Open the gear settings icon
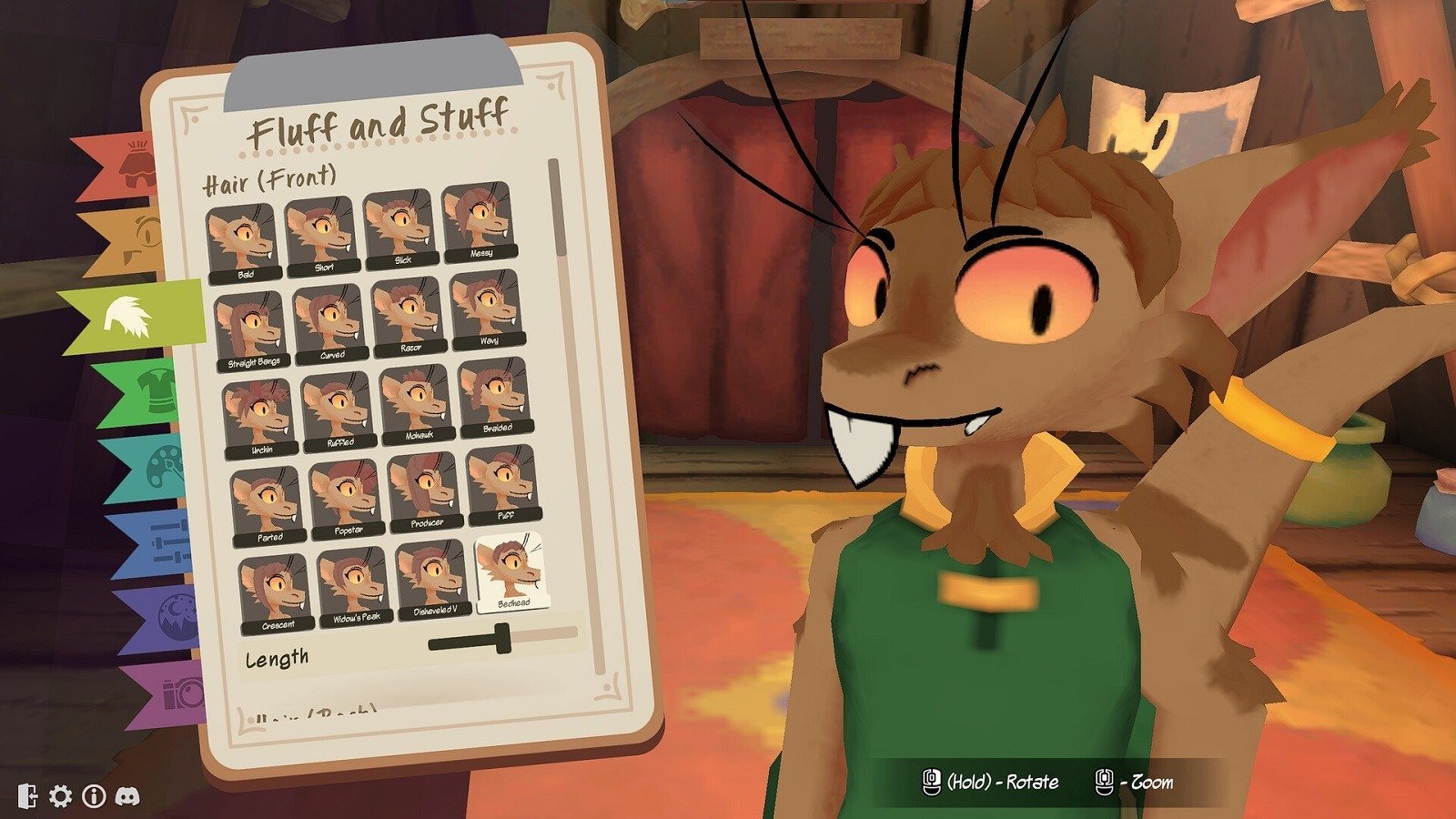1456x819 pixels. tap(60, 796)
